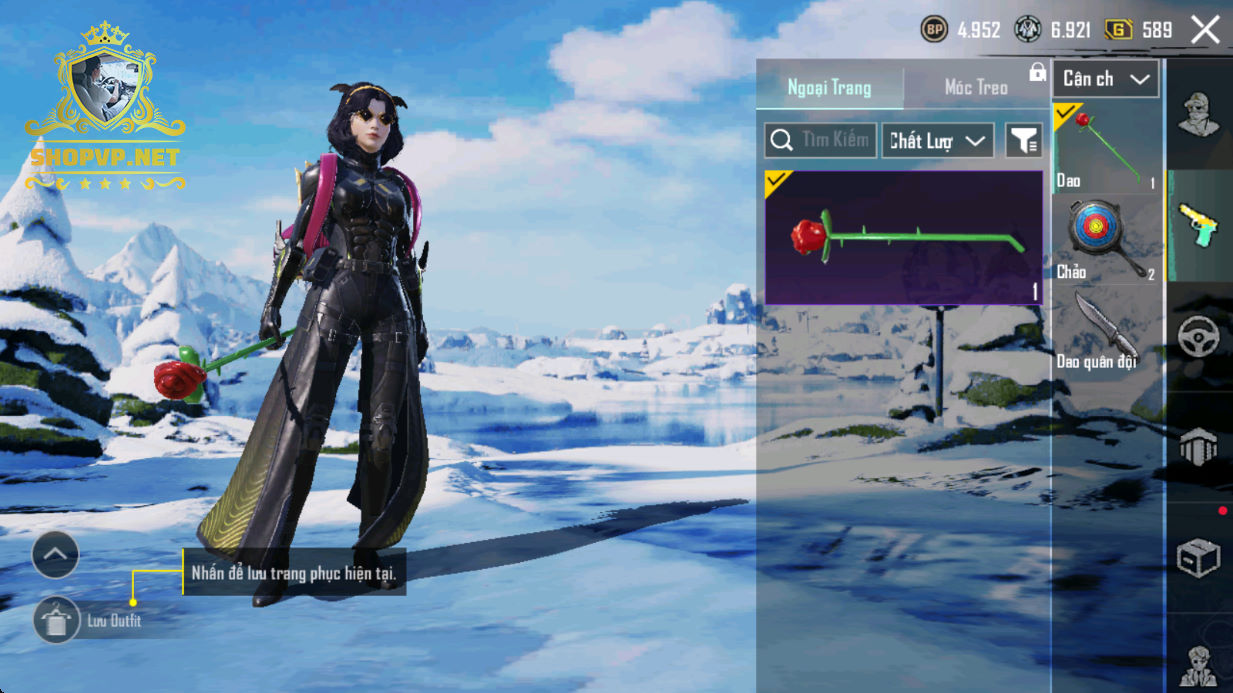Close the inventory with the X button

pos(1205,30)
